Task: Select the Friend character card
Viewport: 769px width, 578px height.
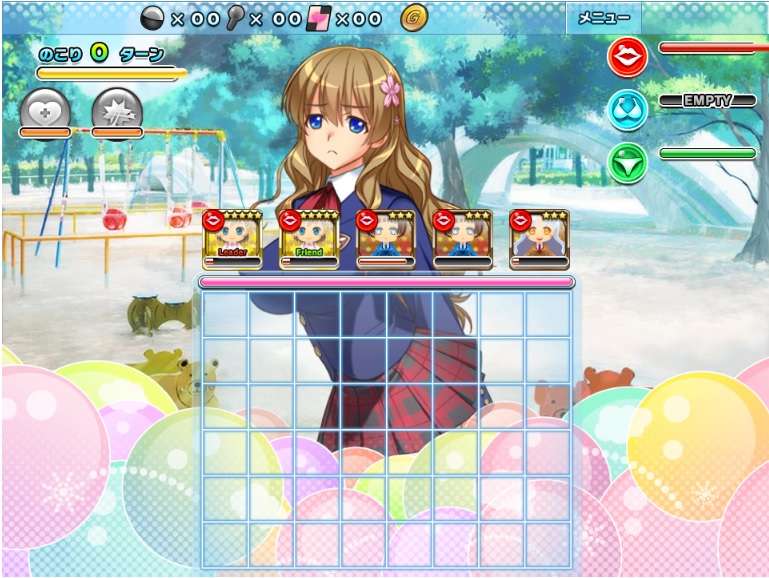Action: click(309, 240)
